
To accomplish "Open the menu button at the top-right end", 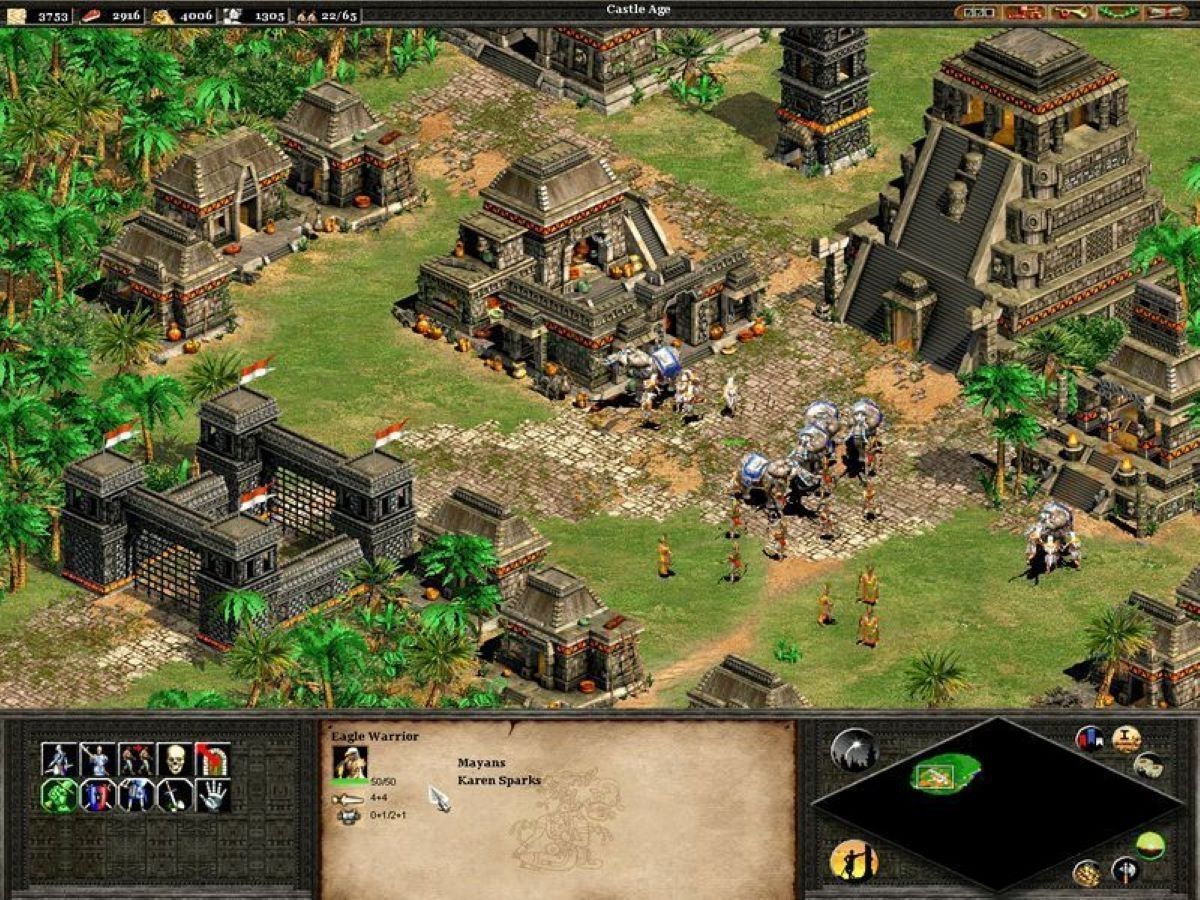I will point(1165,12).
